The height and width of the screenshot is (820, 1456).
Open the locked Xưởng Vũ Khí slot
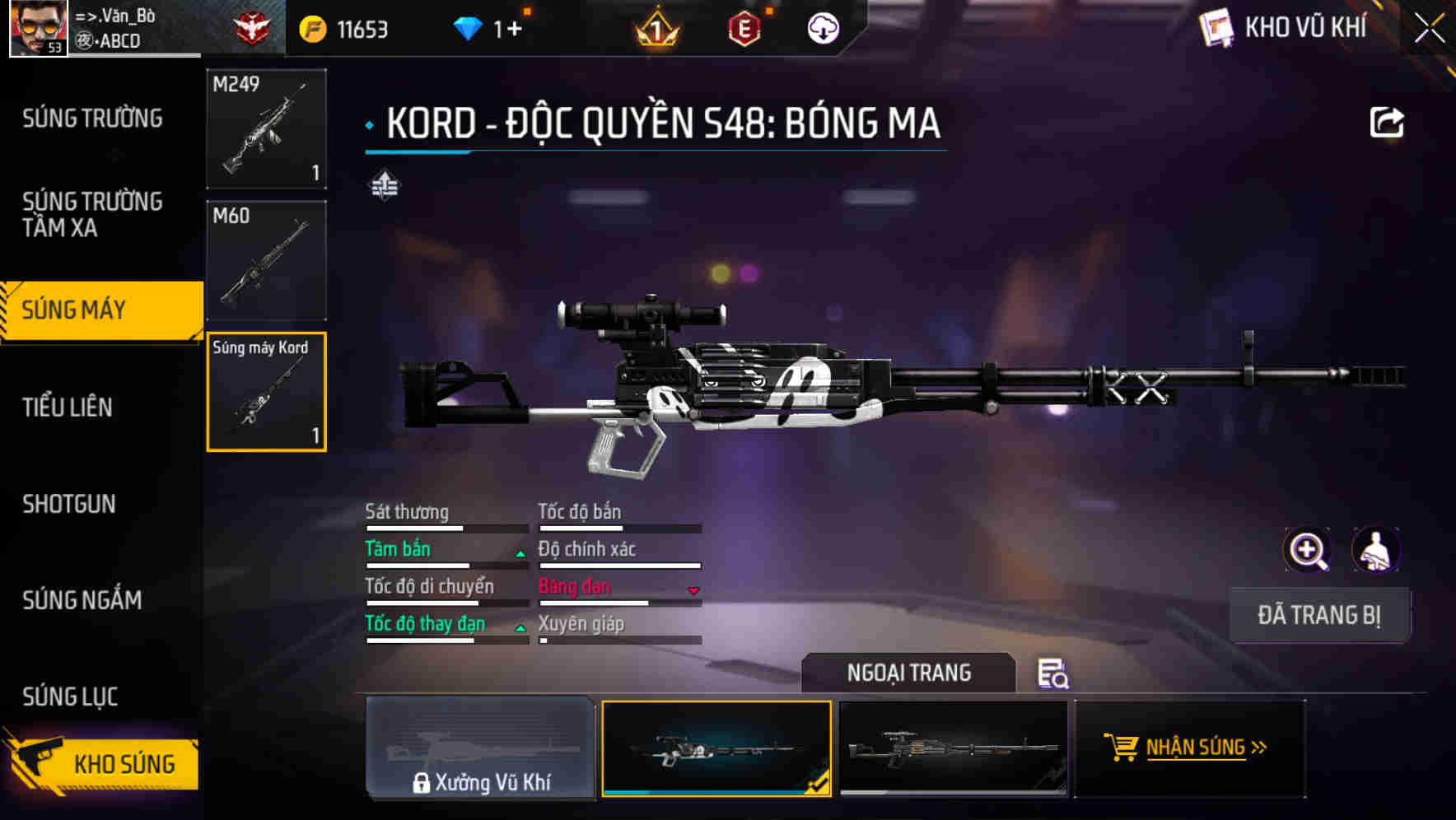(481, 748)
